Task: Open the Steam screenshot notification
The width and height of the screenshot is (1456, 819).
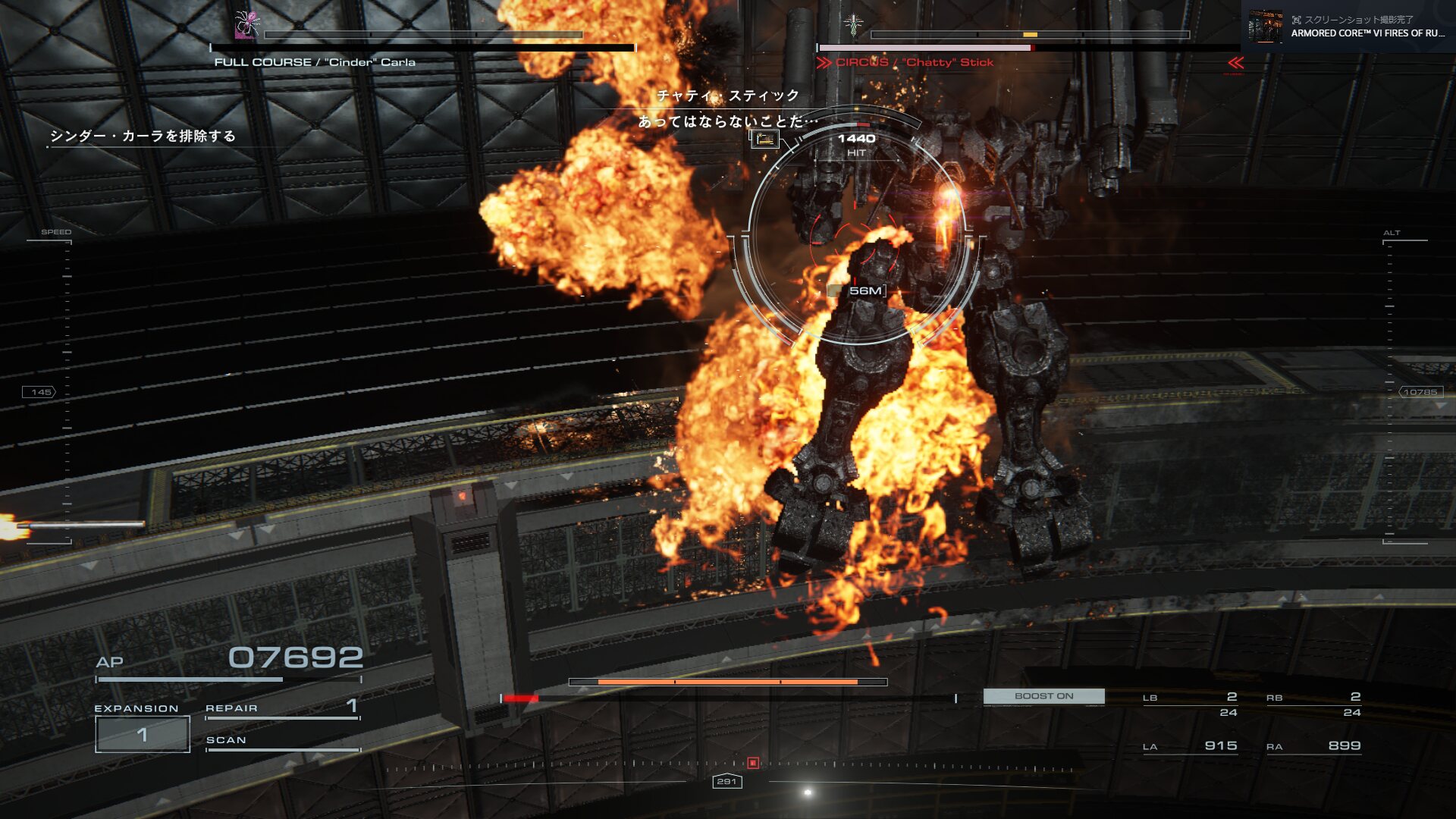Action: pyautogui.click(x=1348, y=27)
